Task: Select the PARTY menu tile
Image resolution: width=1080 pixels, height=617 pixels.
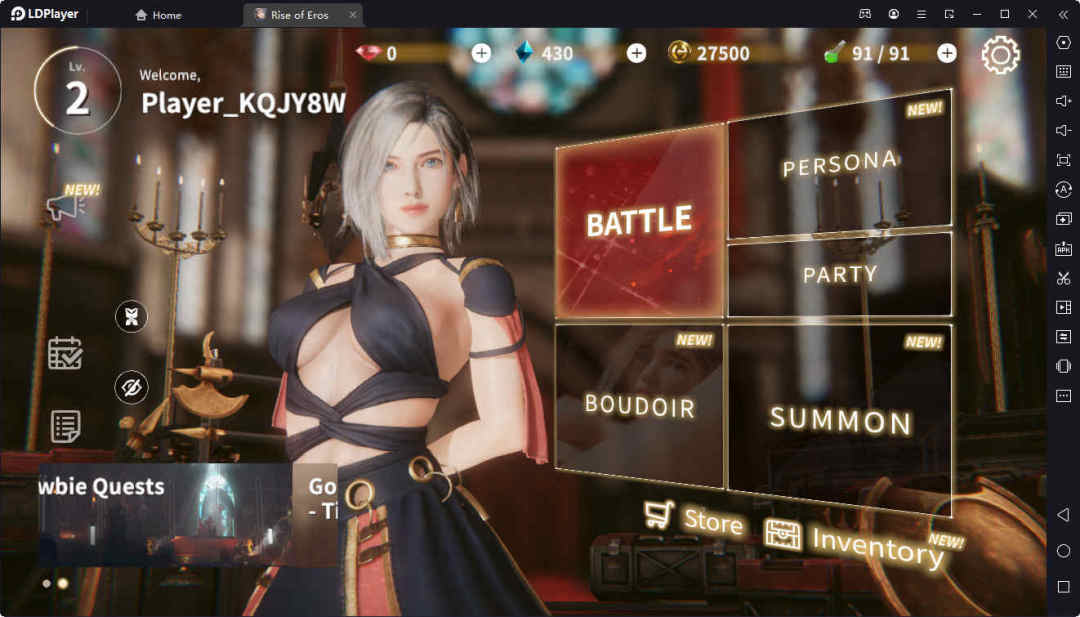Action: pyautogui.click(x=840, y=274)
